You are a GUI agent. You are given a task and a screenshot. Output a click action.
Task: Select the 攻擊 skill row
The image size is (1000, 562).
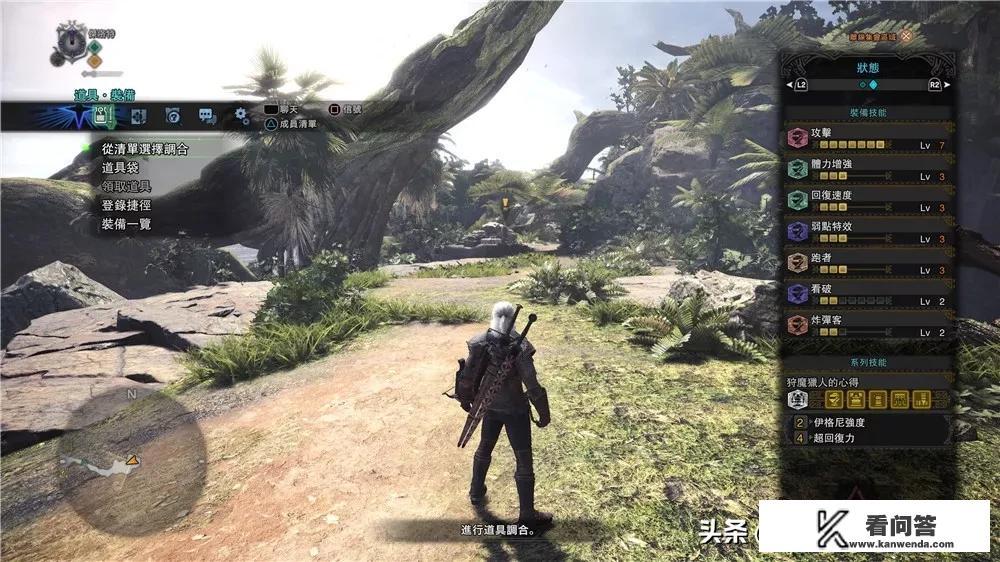point(866,138)
